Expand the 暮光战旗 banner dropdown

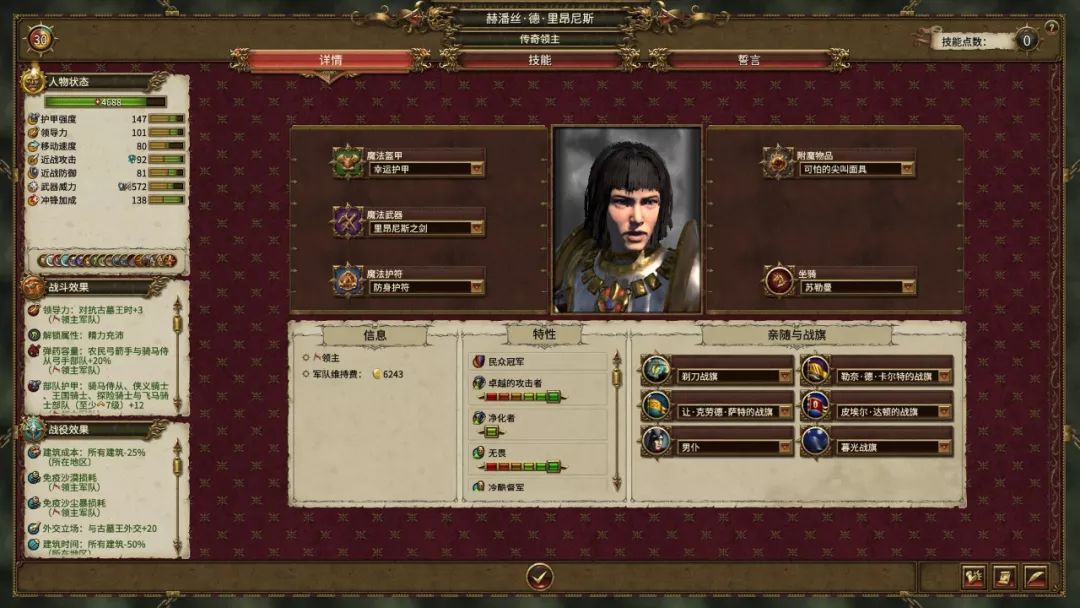click(x=944, y=447)
